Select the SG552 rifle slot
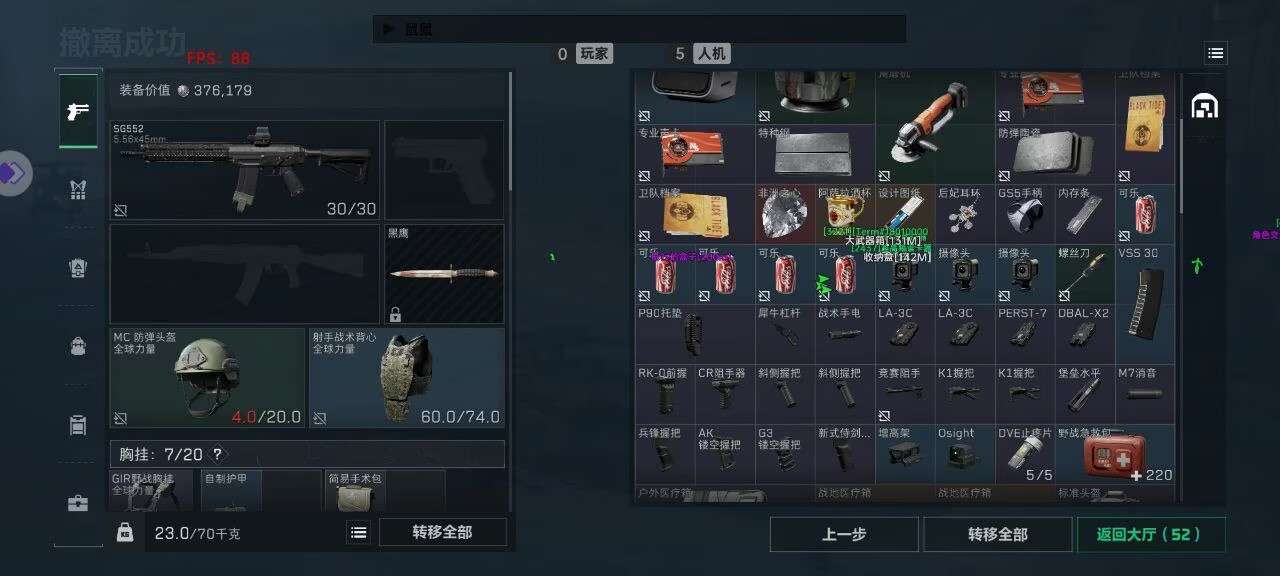The image size is (1280, 576). (x=244, y=170)
